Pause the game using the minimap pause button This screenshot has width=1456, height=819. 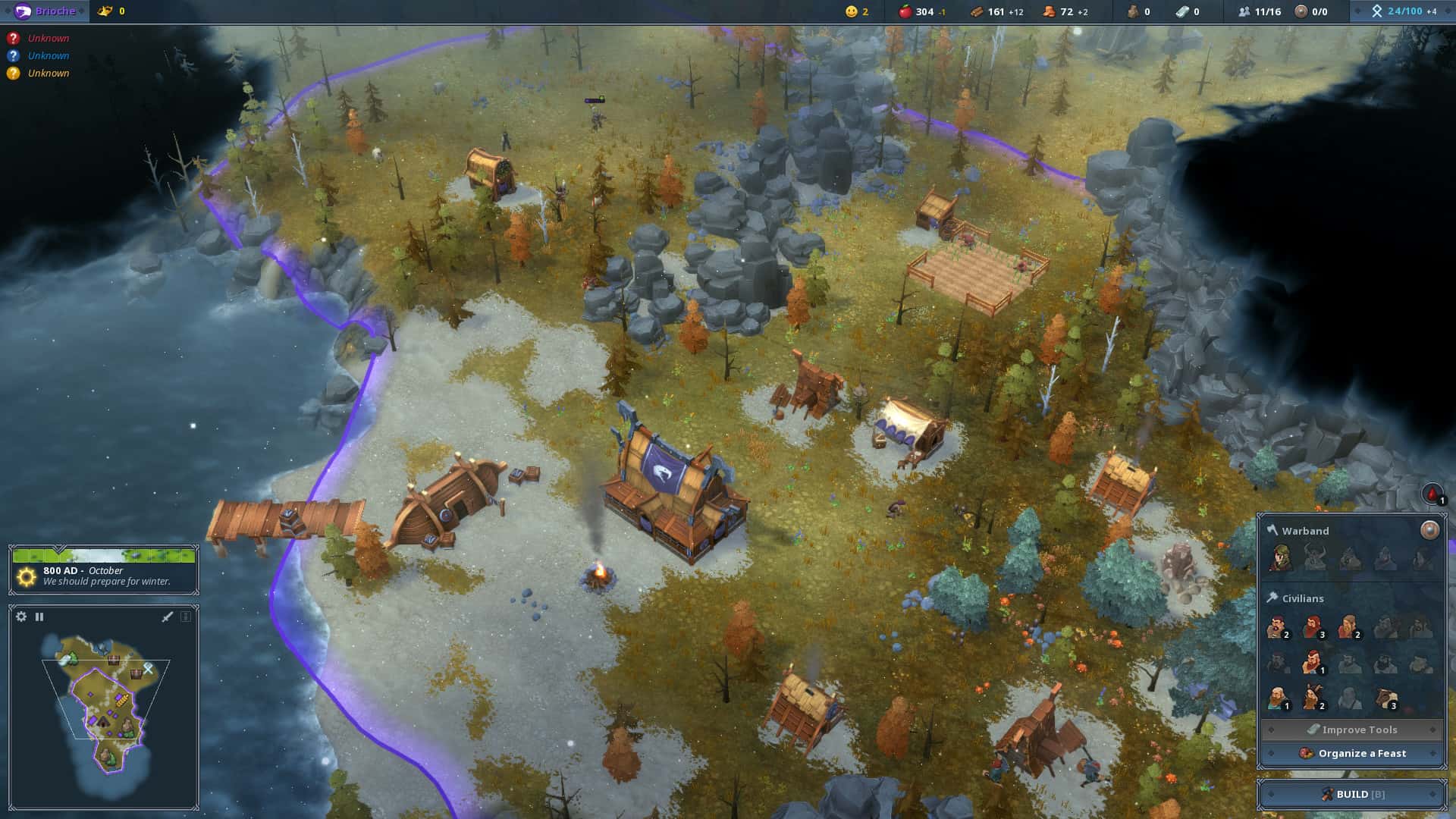39,617
